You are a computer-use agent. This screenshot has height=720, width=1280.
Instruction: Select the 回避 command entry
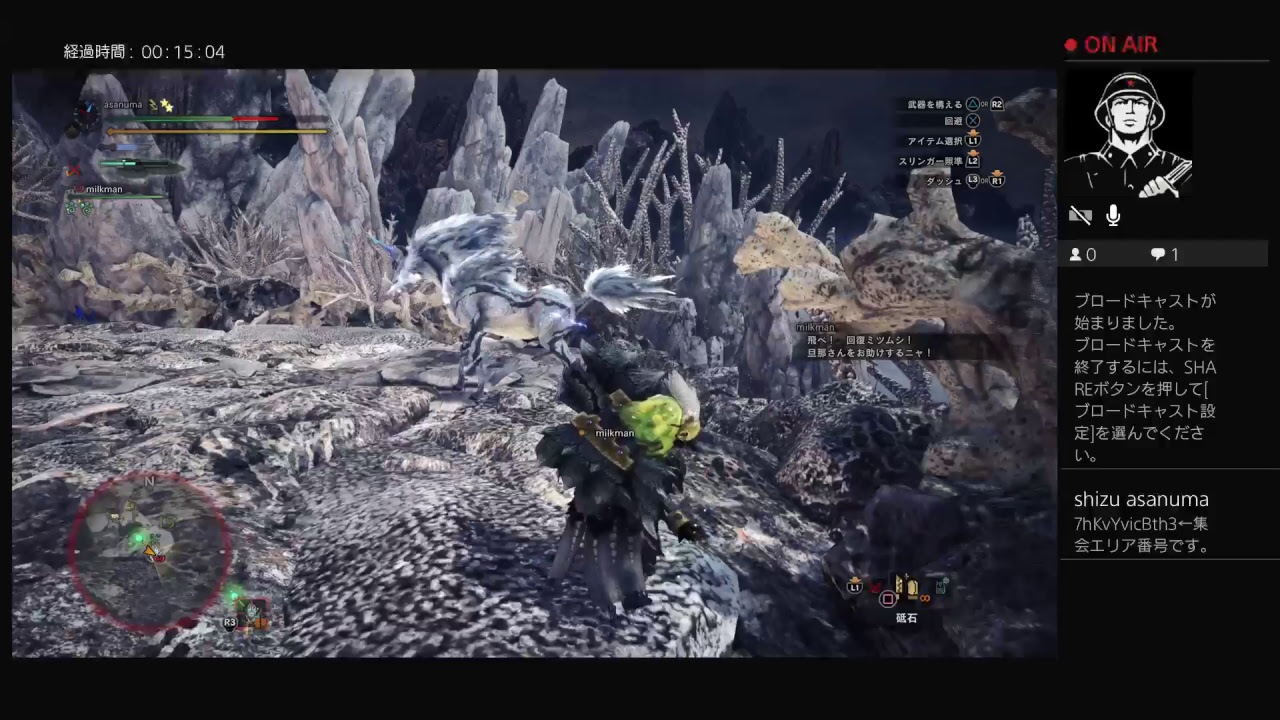(953, 120)
